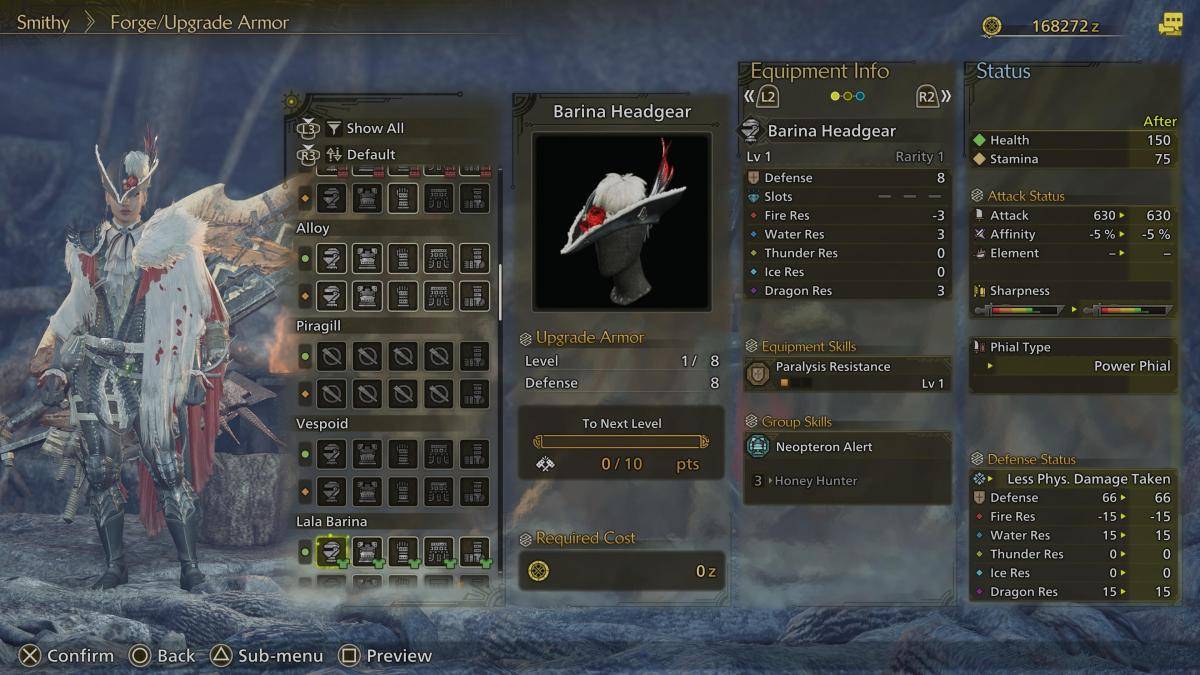Select the Vespoid helm in the orange-diamond row
Screen dimensions: 1200x675
tap(332, 491)
